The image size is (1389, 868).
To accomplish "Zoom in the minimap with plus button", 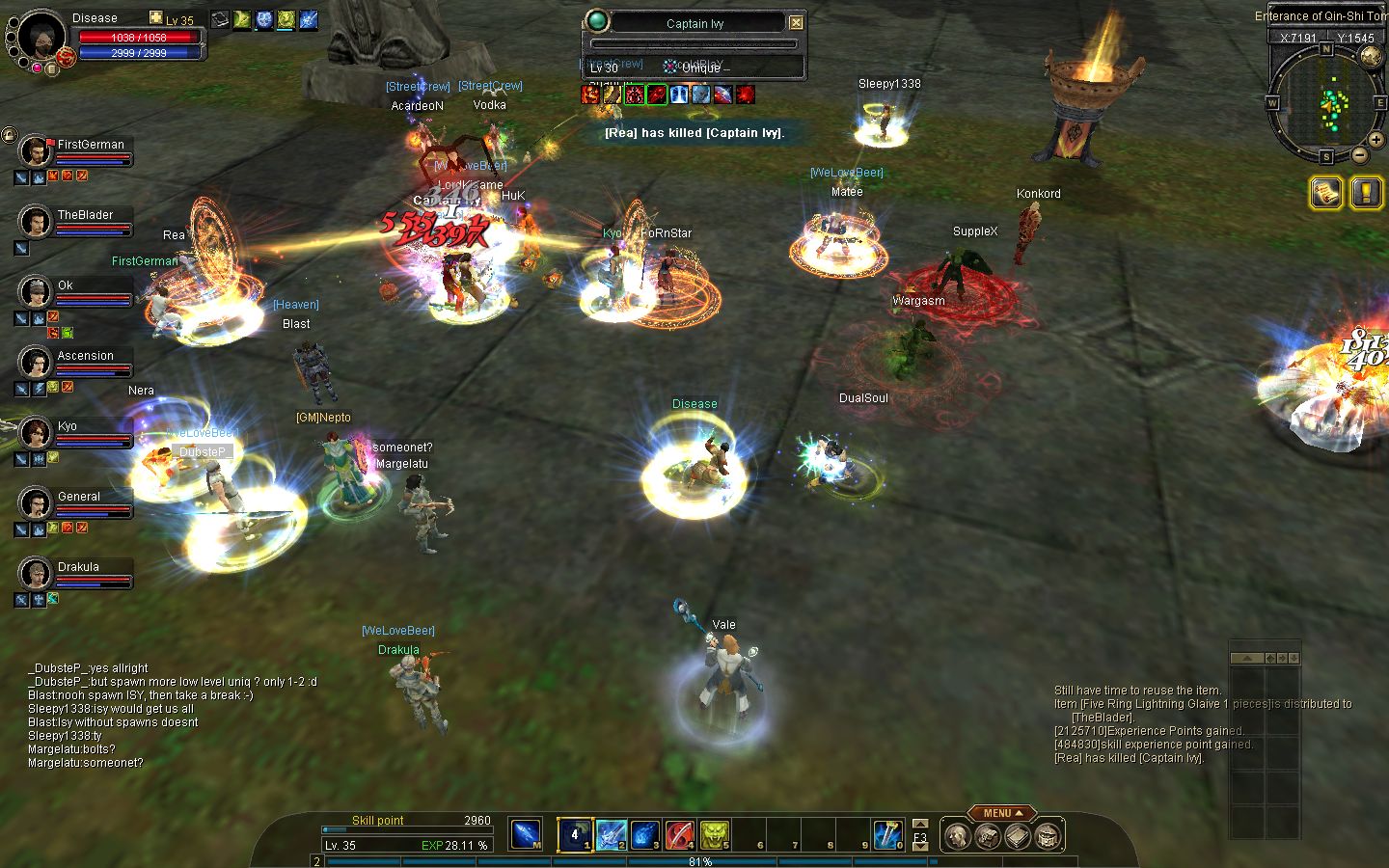I will [1376, 140].
